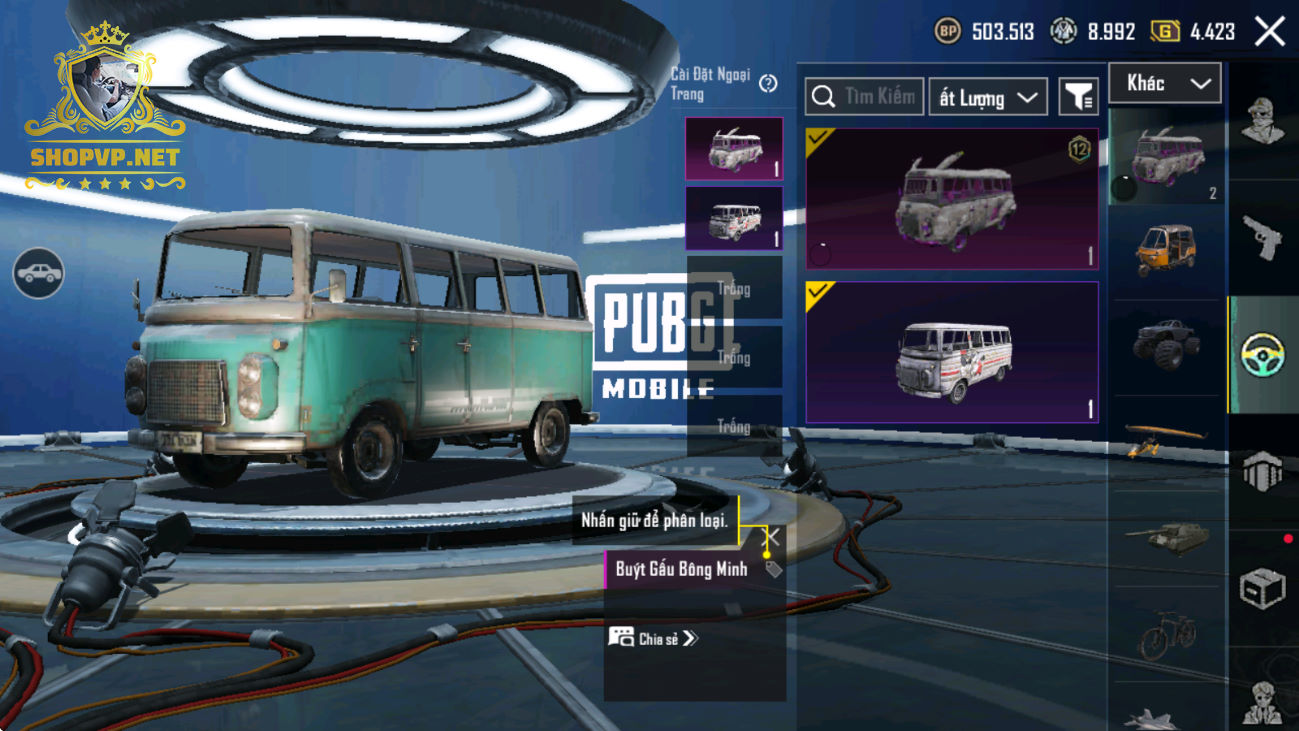Screen dimensions: 1299x731
Task: Click the Tìm Kiếm search field
Action: click(865, 97)
